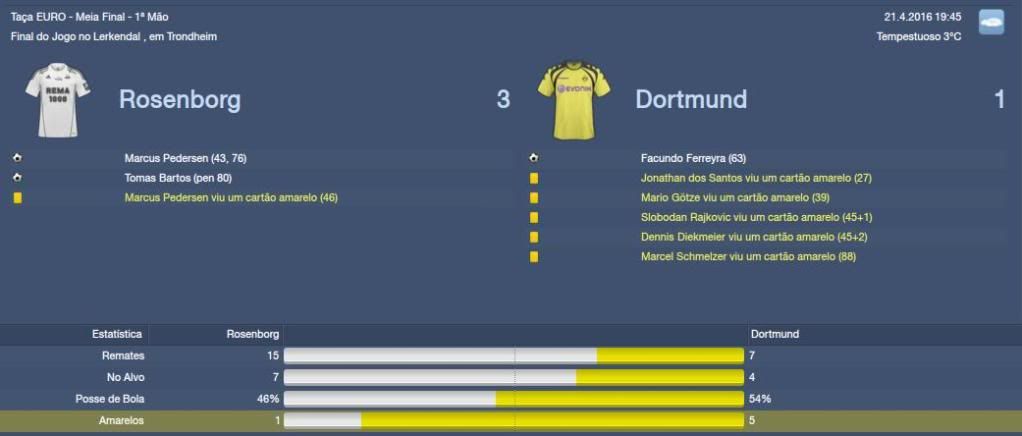This screenshot has height=436, width=1022.
Task: Open the Rosenborg team name link
Action: click(179, 100)
